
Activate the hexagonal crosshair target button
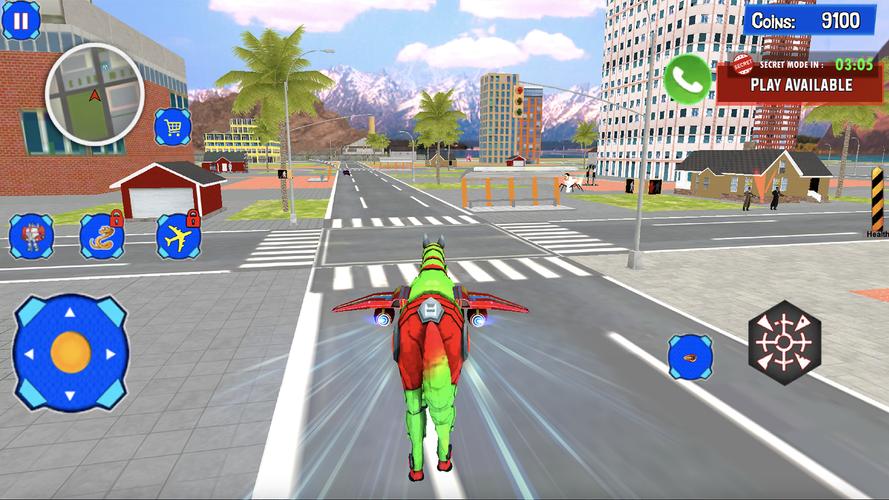785,343
